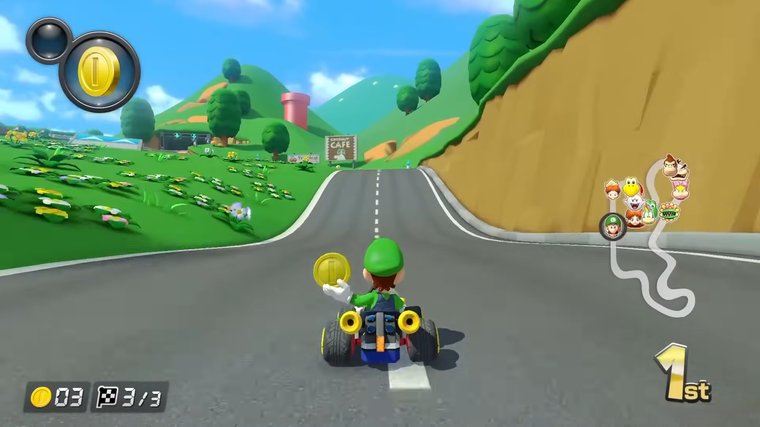Choose the white Boo marker on the minimap
Viewport: 760px width, 427px height.
634,205
